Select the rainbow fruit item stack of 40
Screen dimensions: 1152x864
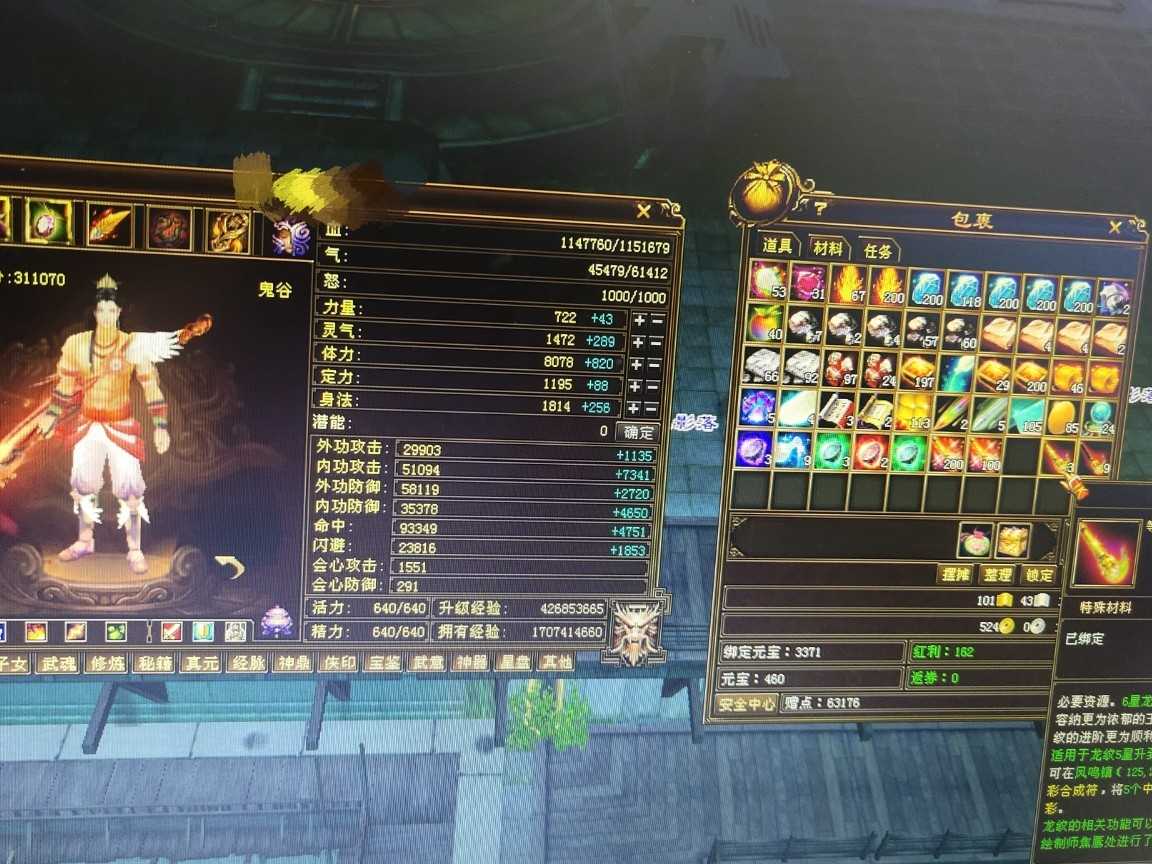tap(766, 324)
